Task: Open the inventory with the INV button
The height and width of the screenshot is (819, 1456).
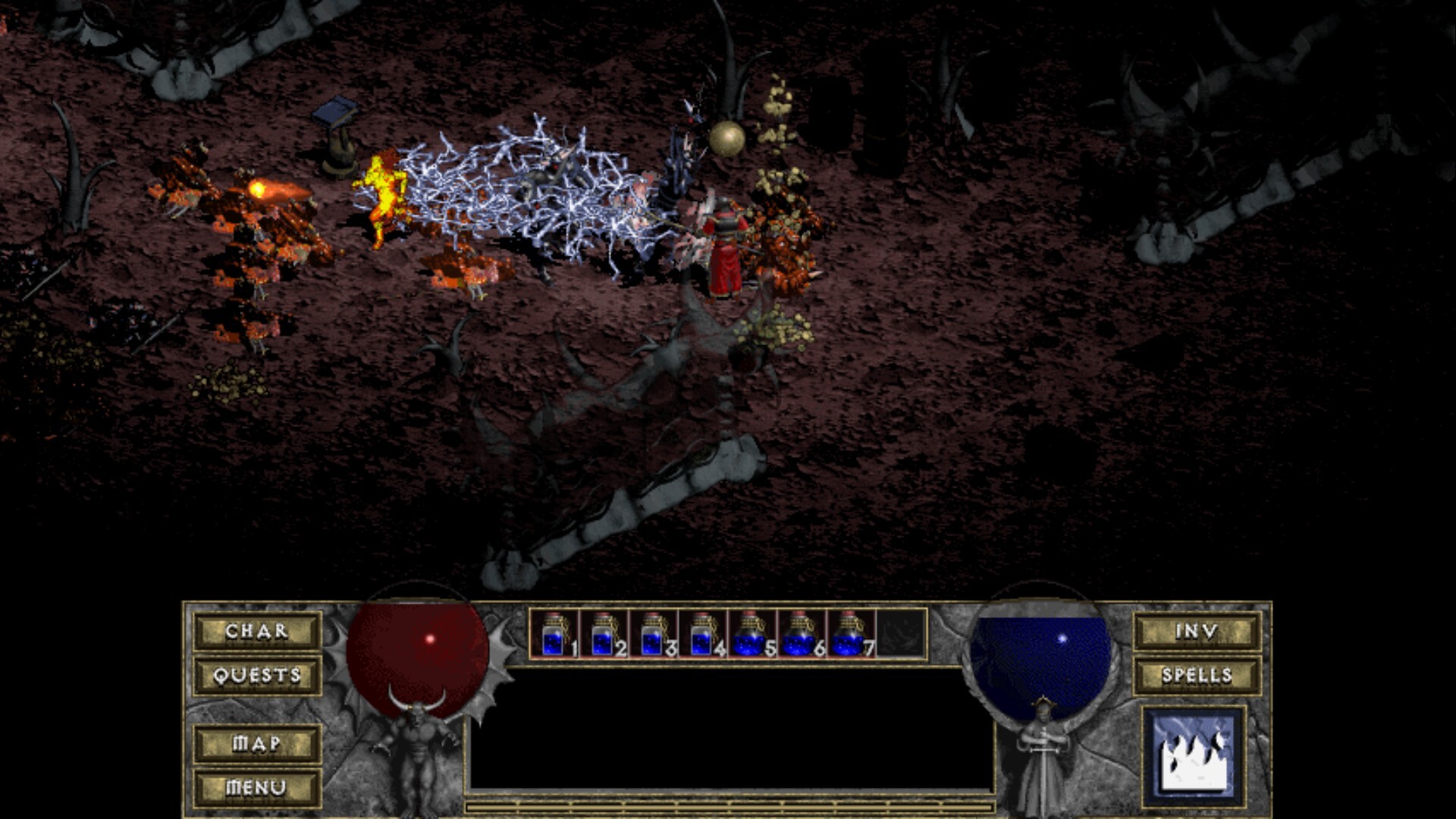Action: click(x=1198, y=631)
